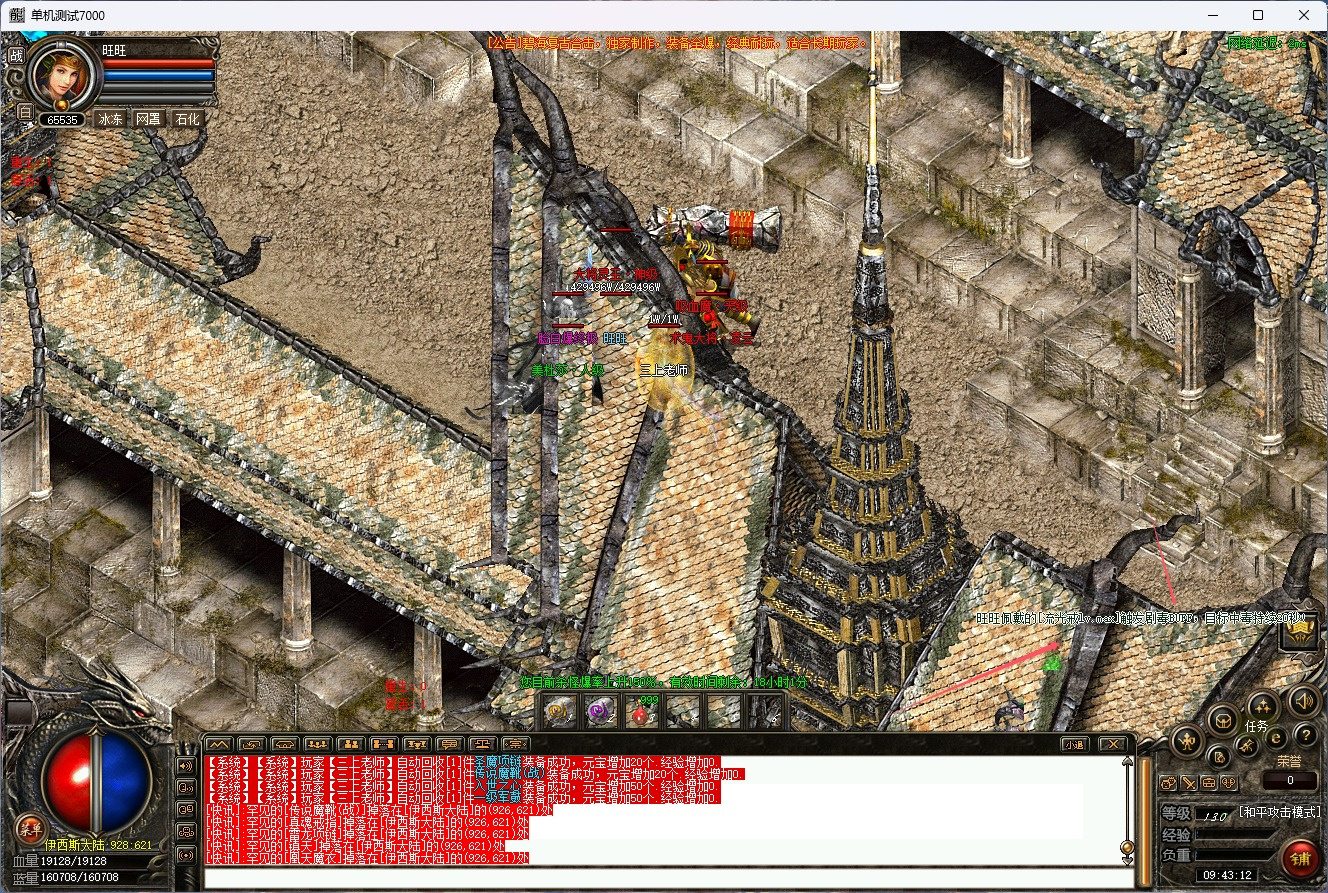Image resolution: width=1328 pixels, height=893 pixels.
Task: Click the 白 button below the portrait
Action: click(26, 112)
